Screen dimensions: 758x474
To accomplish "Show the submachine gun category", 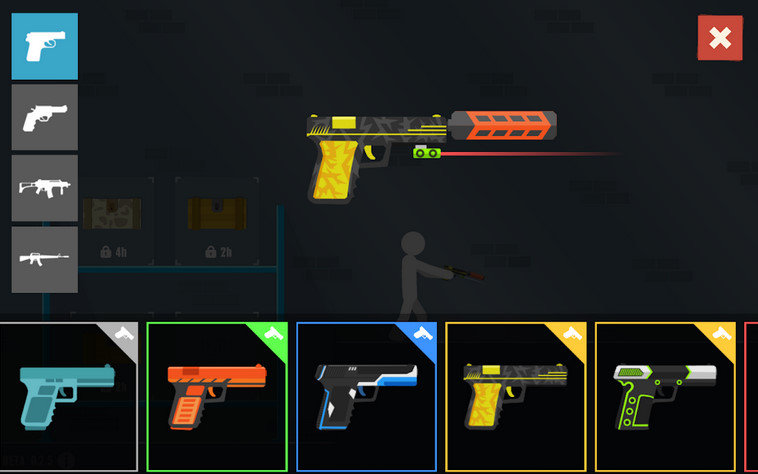I will [44, 188].
